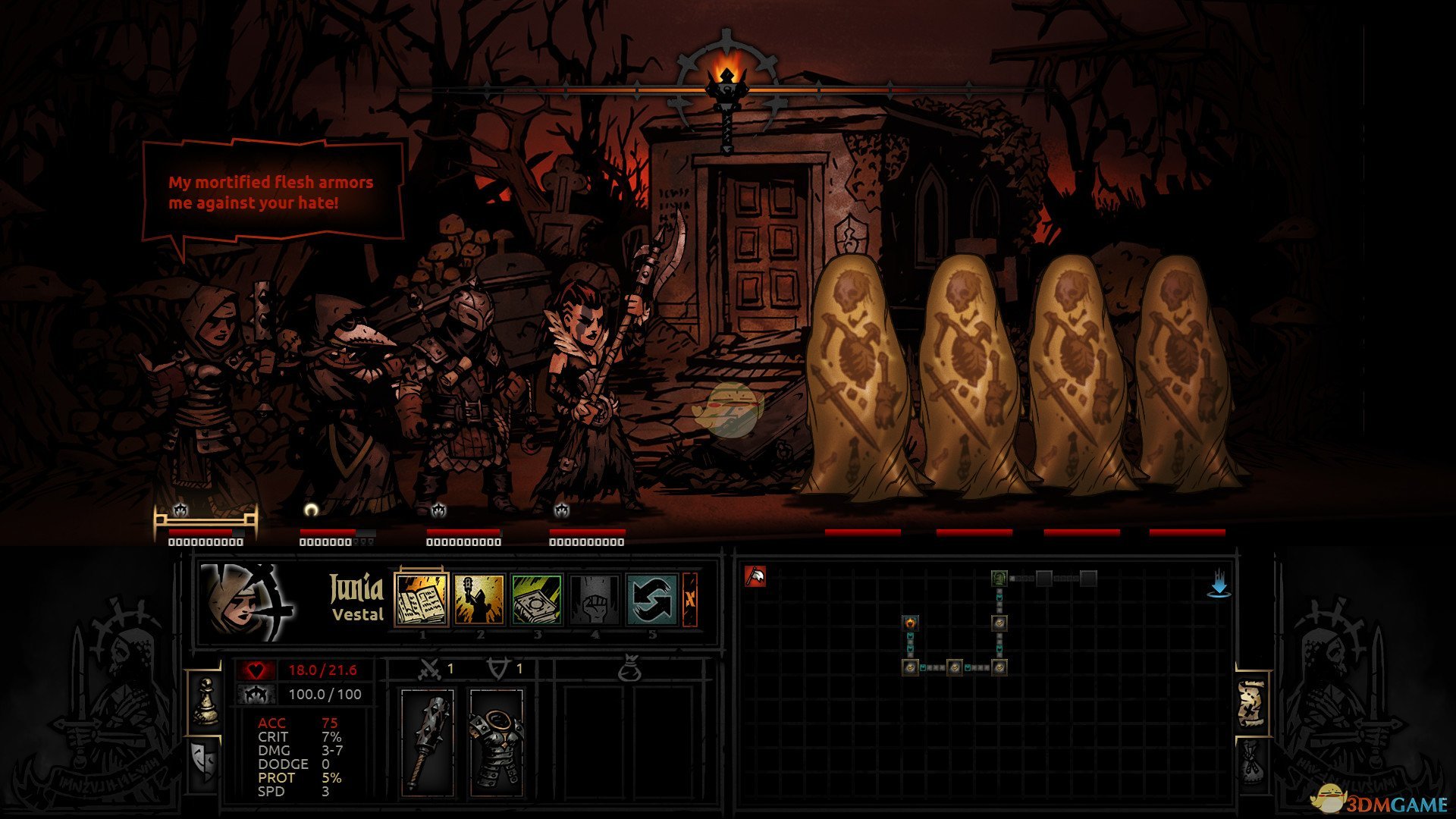This screenshot has width=1456, height=819.
Task: Pass the turn with the orange X button
Action: point(689,599)
